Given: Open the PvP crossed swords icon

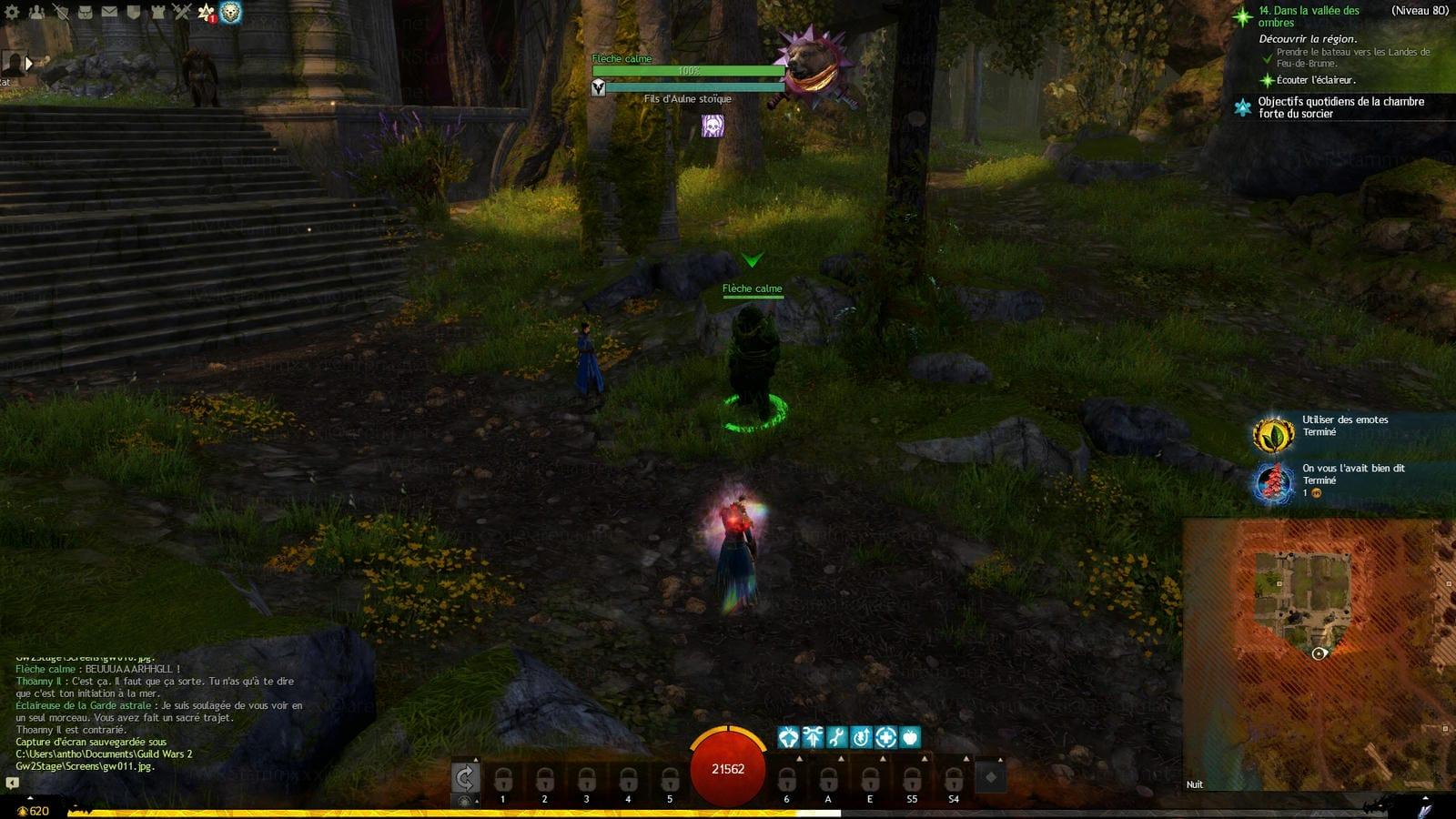Looking at the screenshot, I should (181, 12).
